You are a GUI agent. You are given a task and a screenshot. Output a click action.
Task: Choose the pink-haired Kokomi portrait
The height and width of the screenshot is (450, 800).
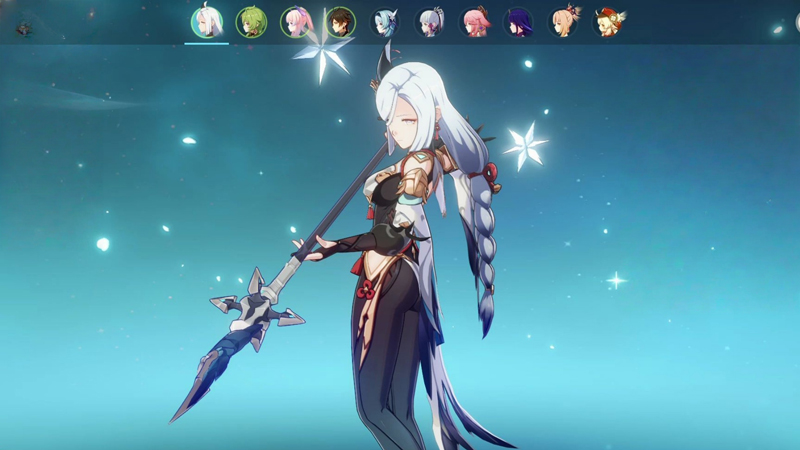[296, 22]
